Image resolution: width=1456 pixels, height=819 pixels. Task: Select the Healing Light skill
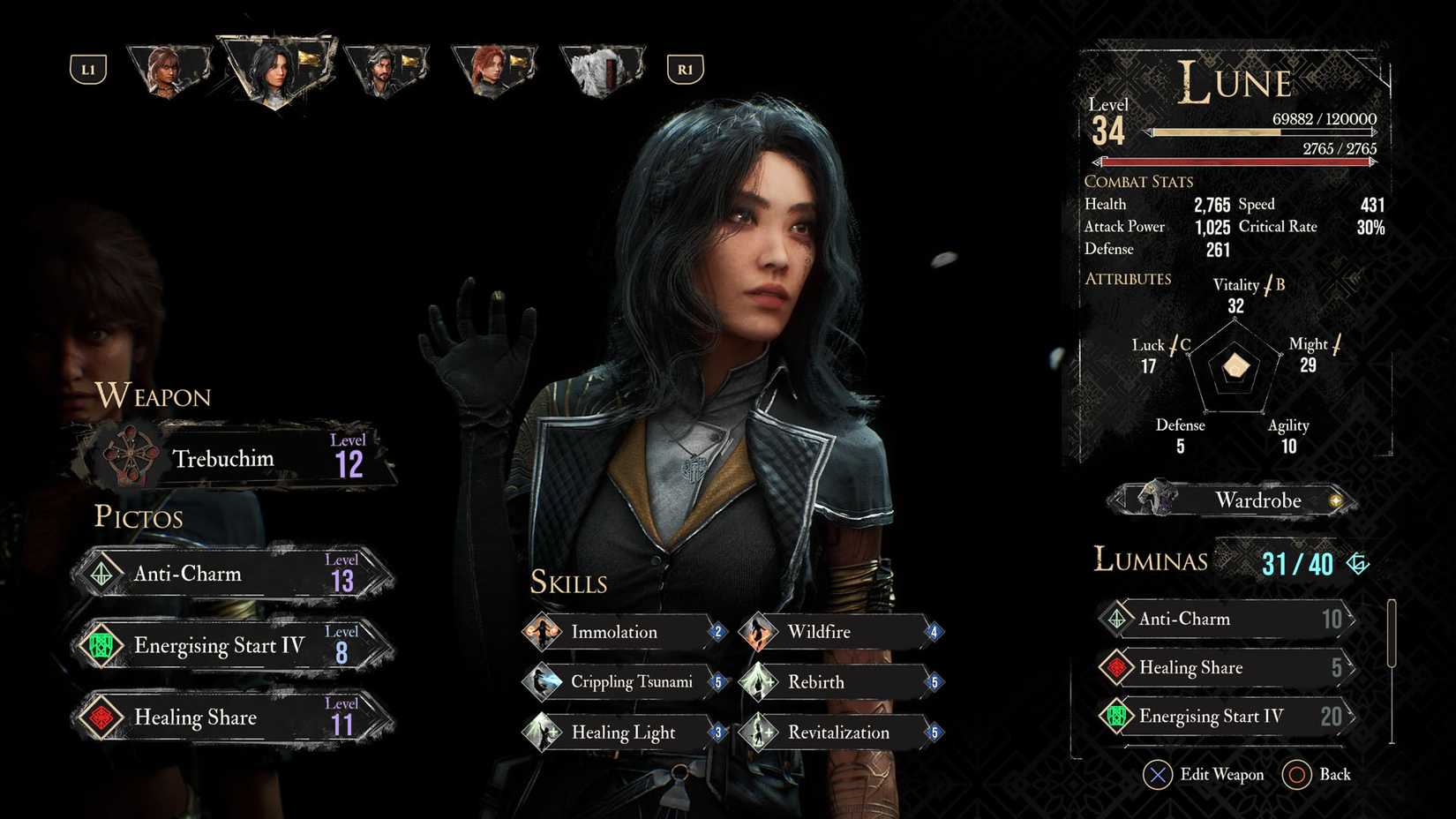[622, 733]
